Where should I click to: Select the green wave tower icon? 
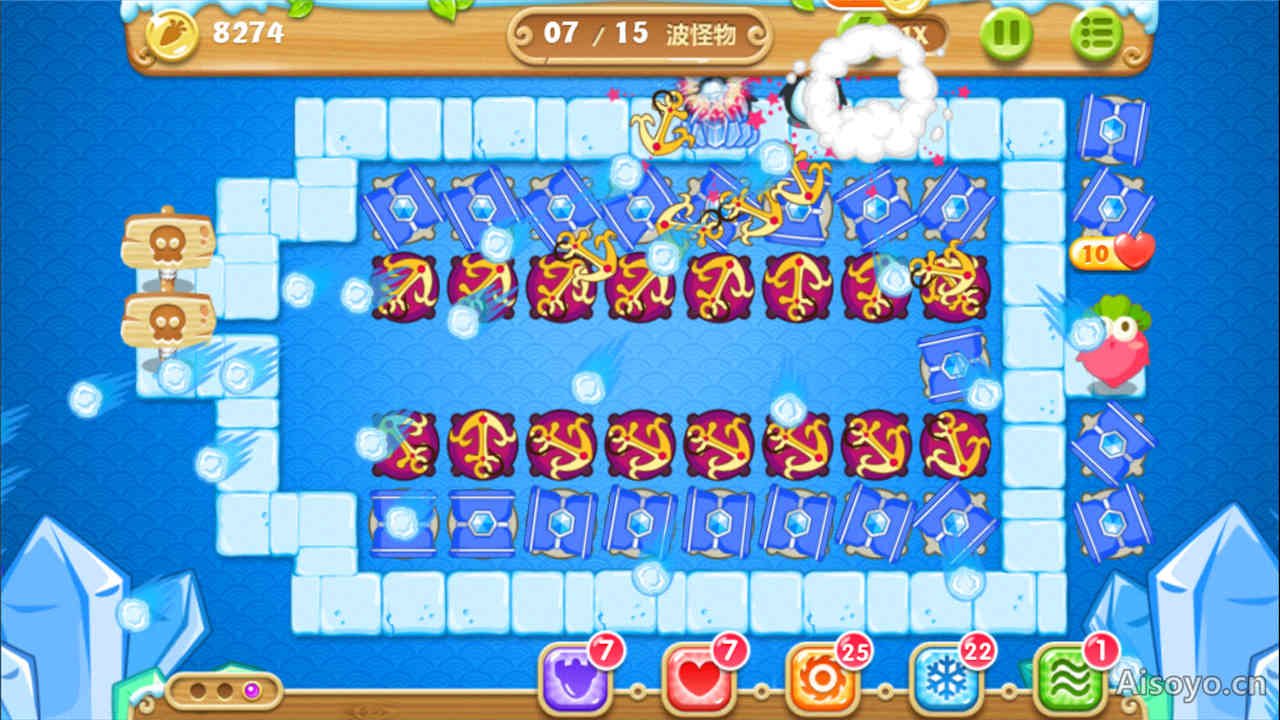[x=1069, y=691]
